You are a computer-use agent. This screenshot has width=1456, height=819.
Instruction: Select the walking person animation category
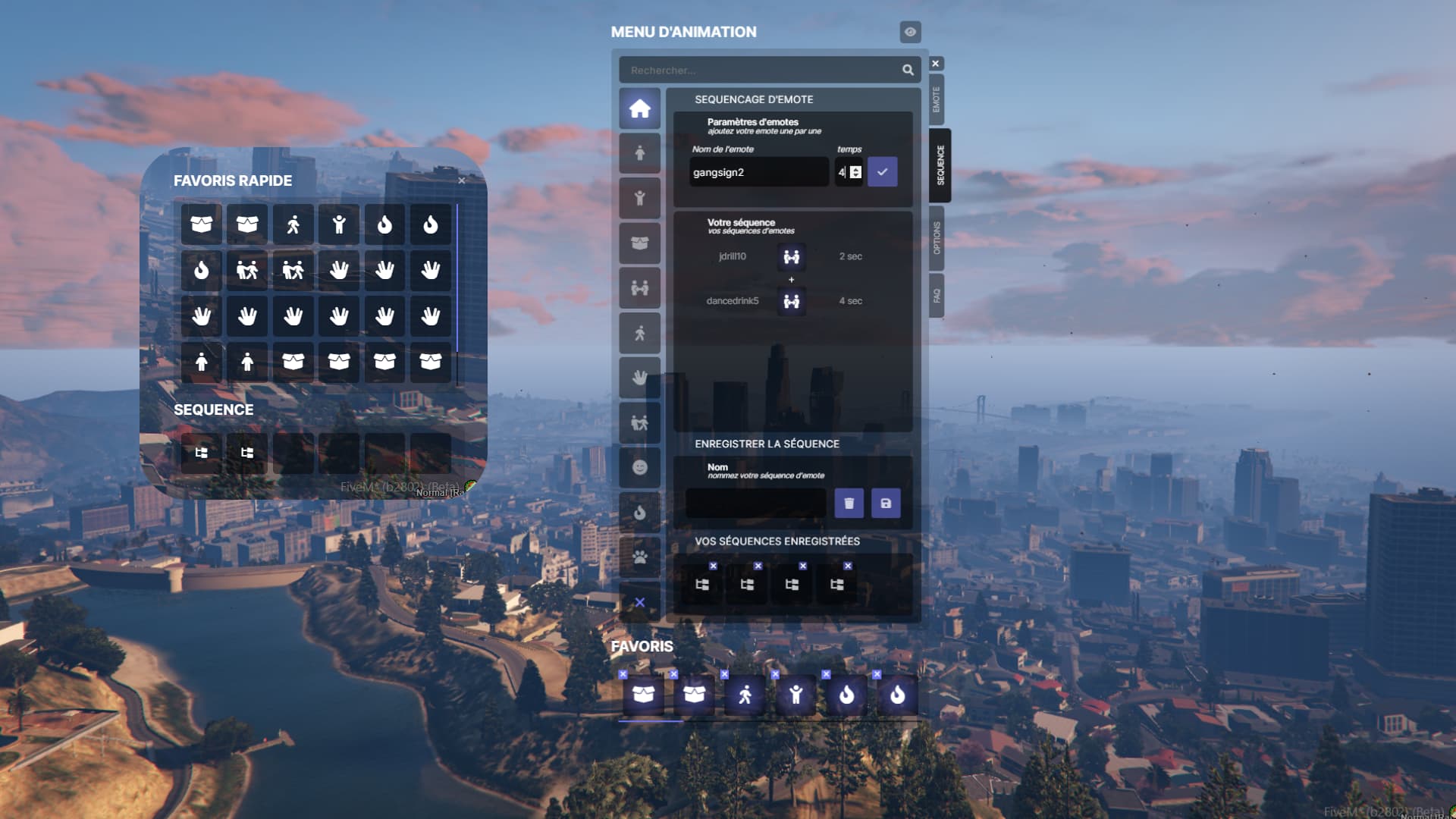pos(639,332)
